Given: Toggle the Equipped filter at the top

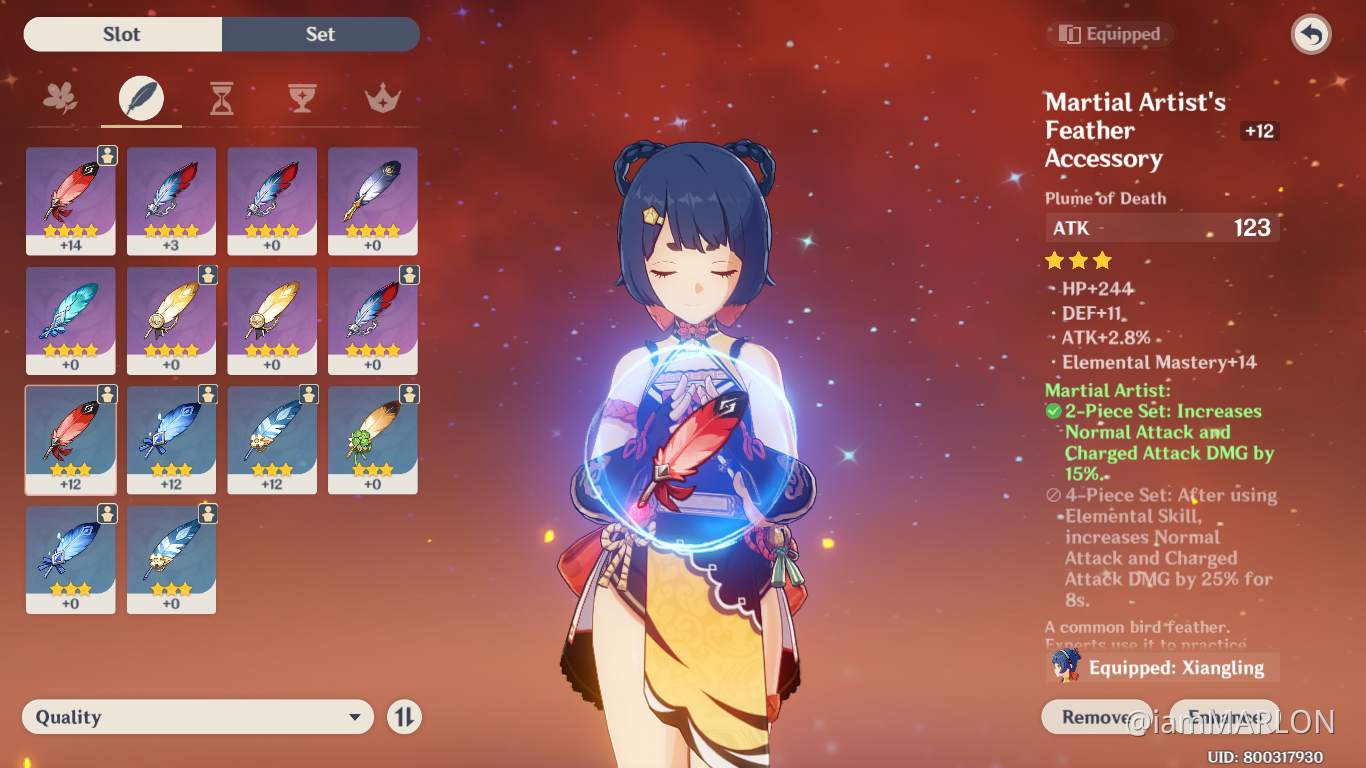Looking at the screenshot, I should [x=1109, y=33].
